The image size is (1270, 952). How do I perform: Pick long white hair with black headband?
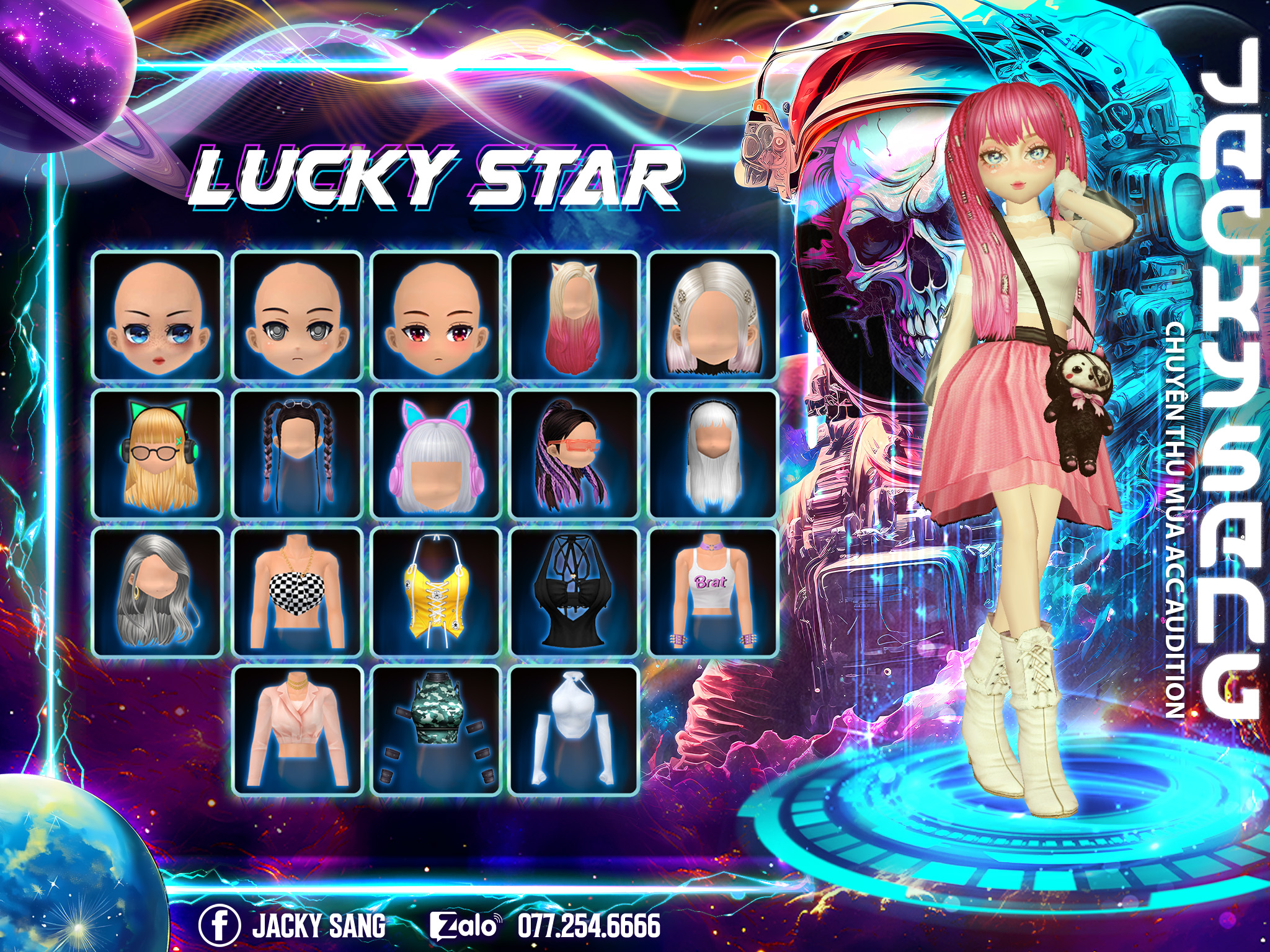coord(713,454)
